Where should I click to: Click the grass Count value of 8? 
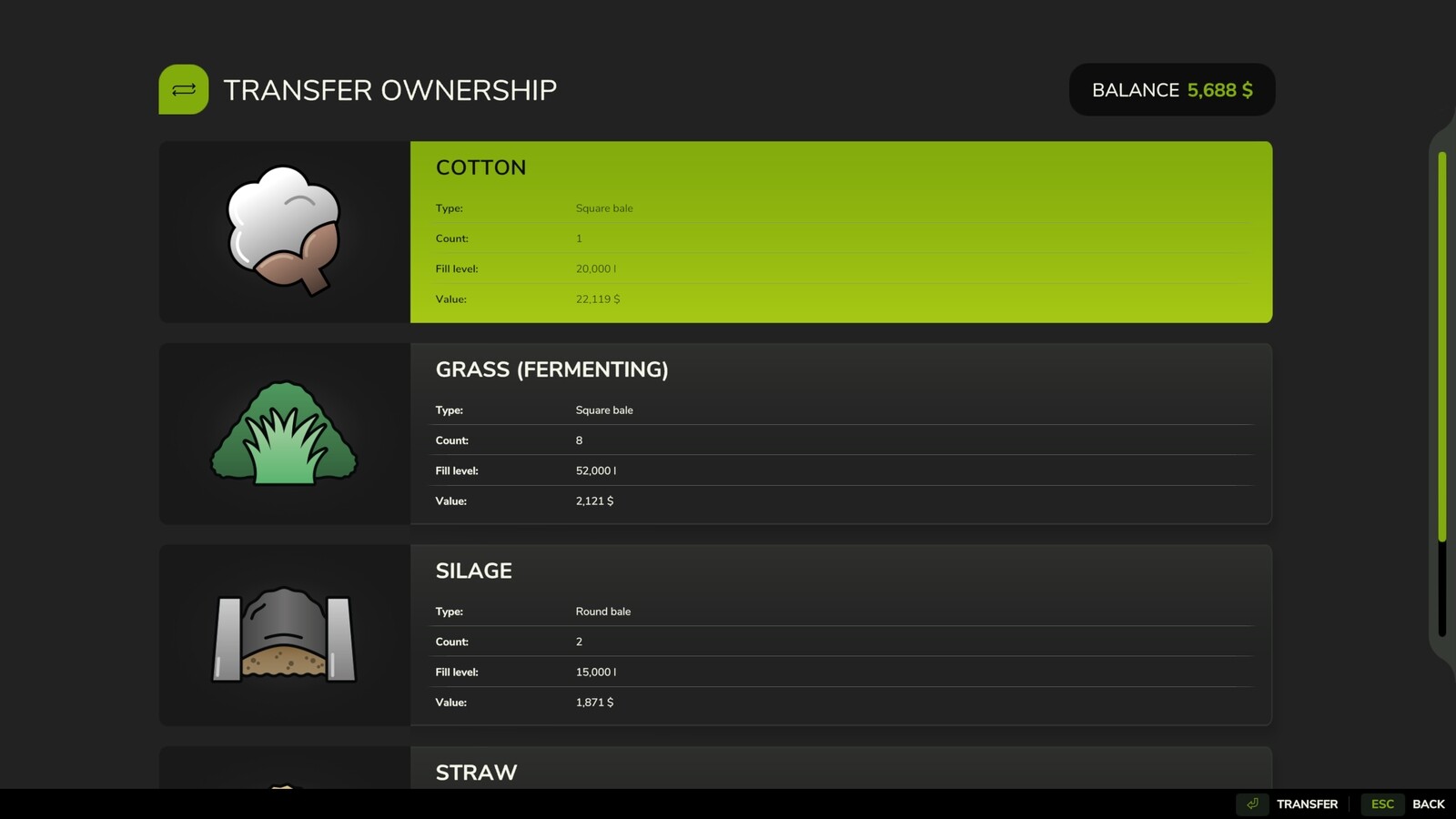click(579, 440)
